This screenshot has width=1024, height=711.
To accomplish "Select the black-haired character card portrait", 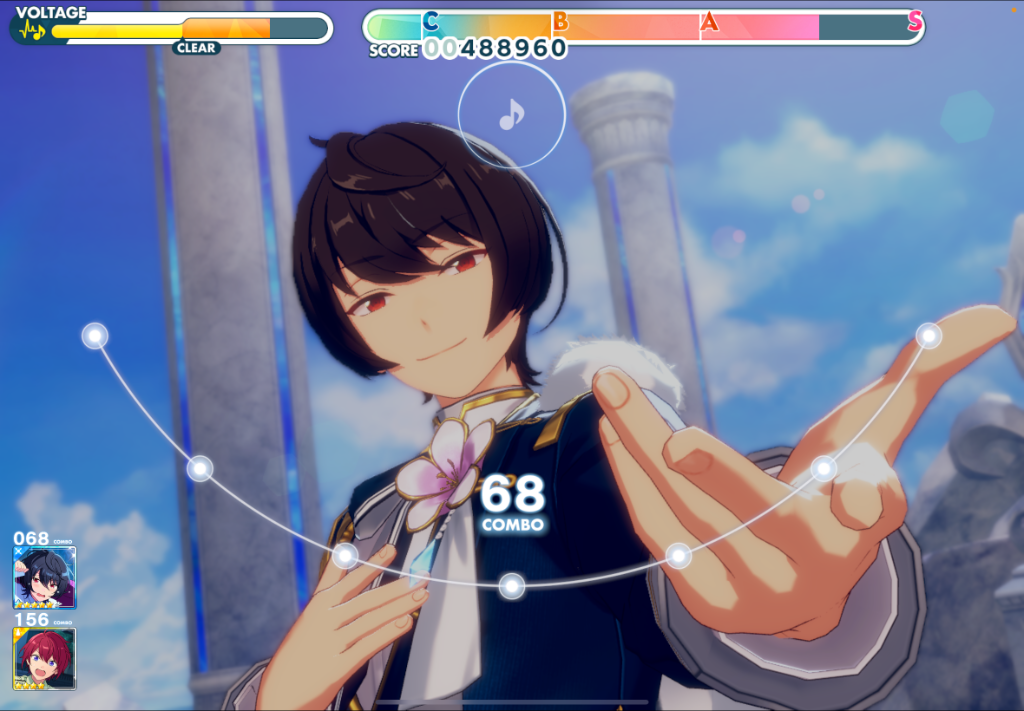I will click(x=44, y=578).
